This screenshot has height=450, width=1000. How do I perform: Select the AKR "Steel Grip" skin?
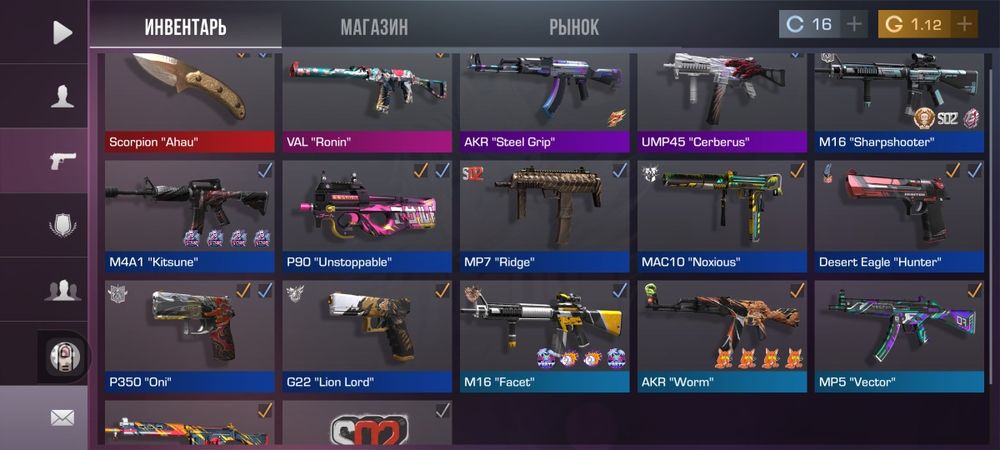coord(544,100)
